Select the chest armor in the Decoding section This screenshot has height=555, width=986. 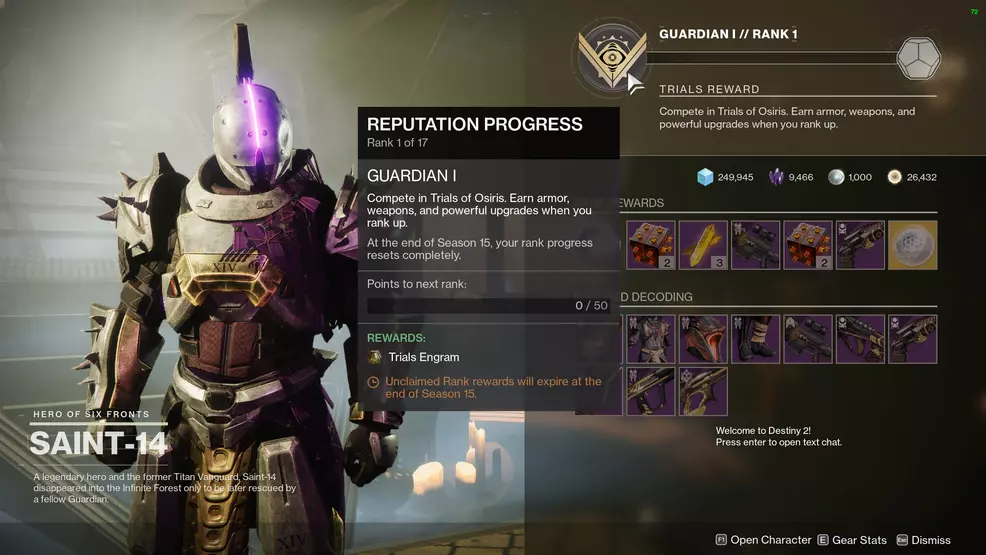651,339
